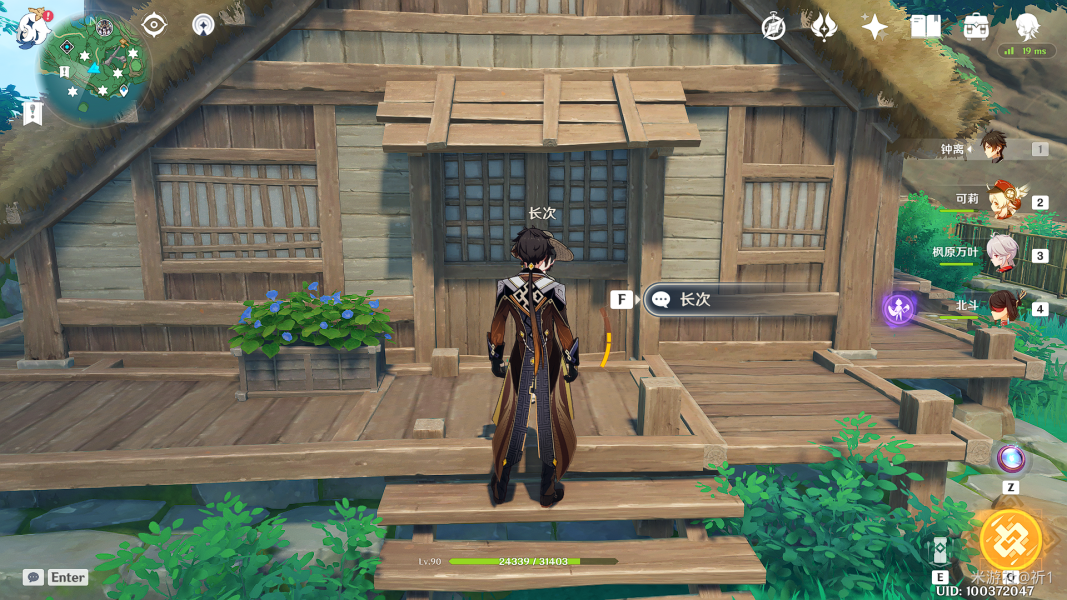Toggle the eye-shaped elemental sight icon

[154, 25]
